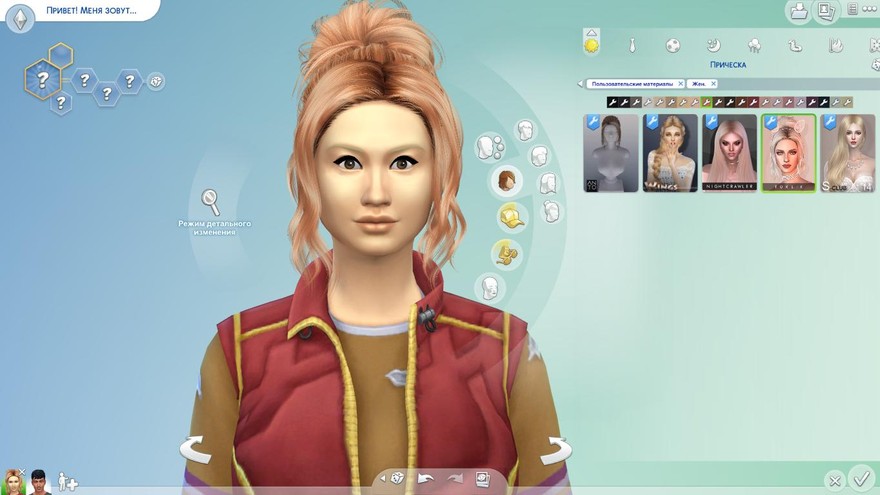Open the sleepwear moon tab
Viewport: 880px width, 495px height.
click(713, 45)
